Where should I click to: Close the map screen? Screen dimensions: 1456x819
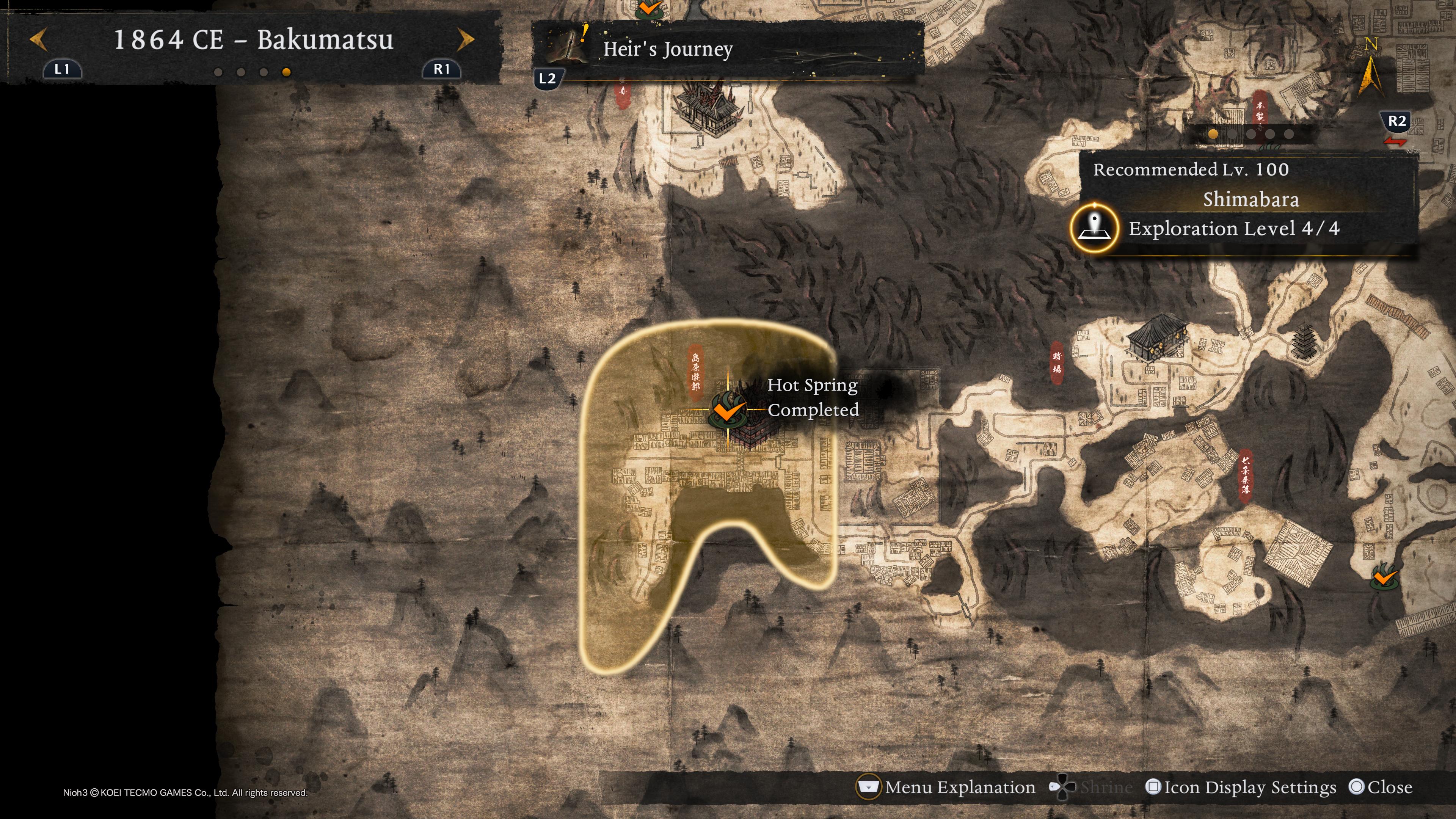click(x=1380, y=788)
